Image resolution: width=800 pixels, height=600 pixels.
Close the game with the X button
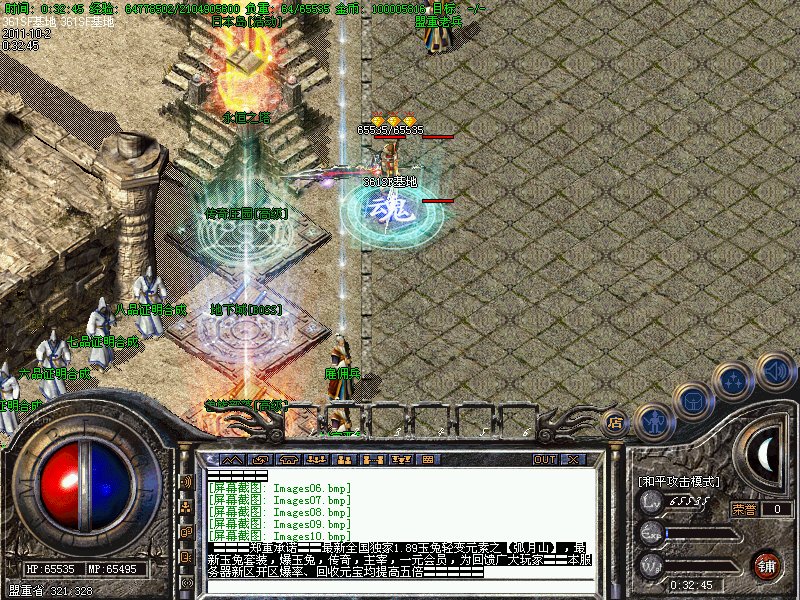[573, 459]
